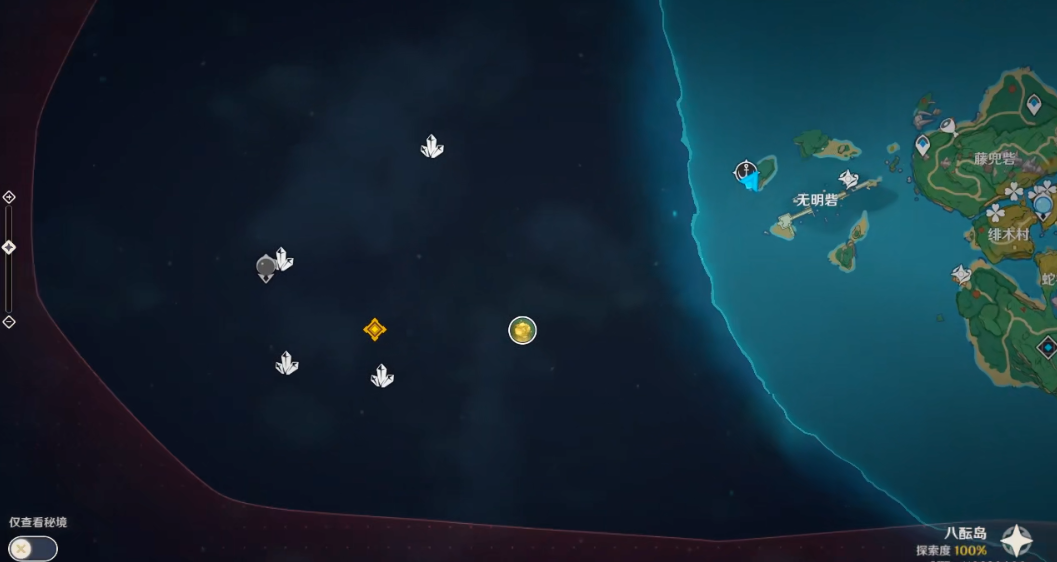1057x562 pixels.
Task: Open the four-pointed star region selector
Action: 1018,541
